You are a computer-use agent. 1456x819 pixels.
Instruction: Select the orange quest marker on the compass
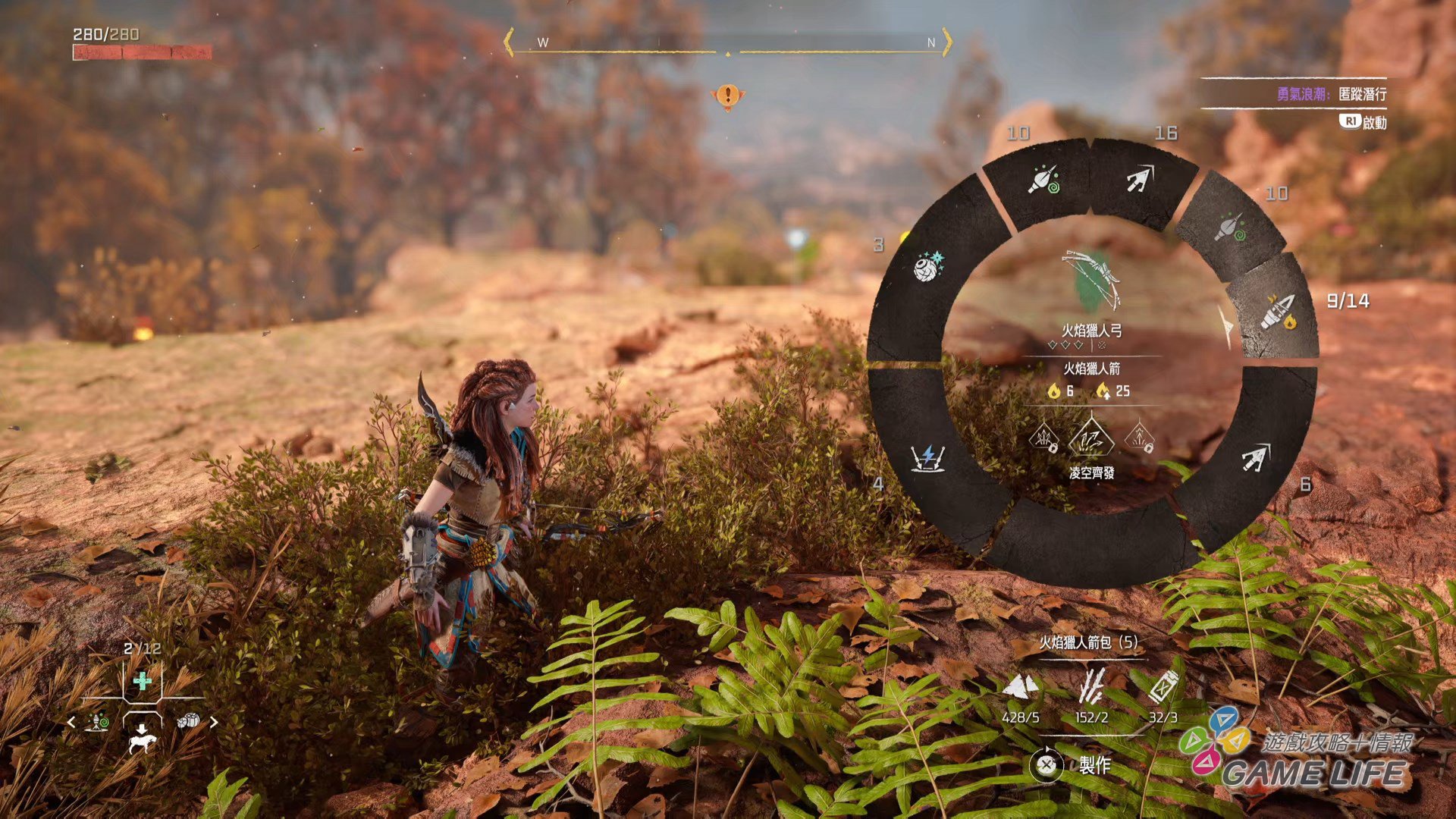click(x=727, y=96)
